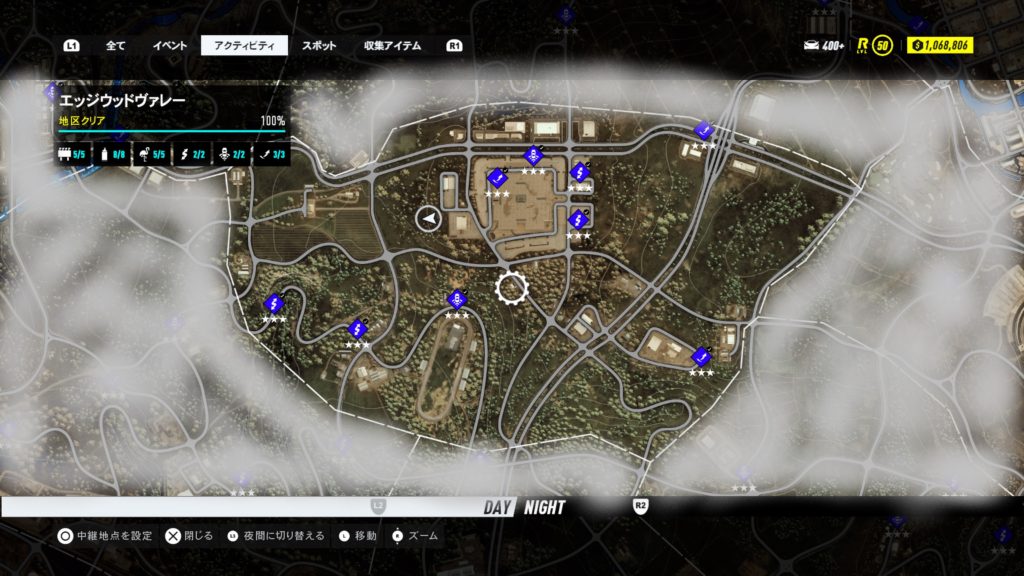The width and height of the screenshot is (1024, 576).
Task: Switch the map to NIGHT
Action: (x=544, y=507)
